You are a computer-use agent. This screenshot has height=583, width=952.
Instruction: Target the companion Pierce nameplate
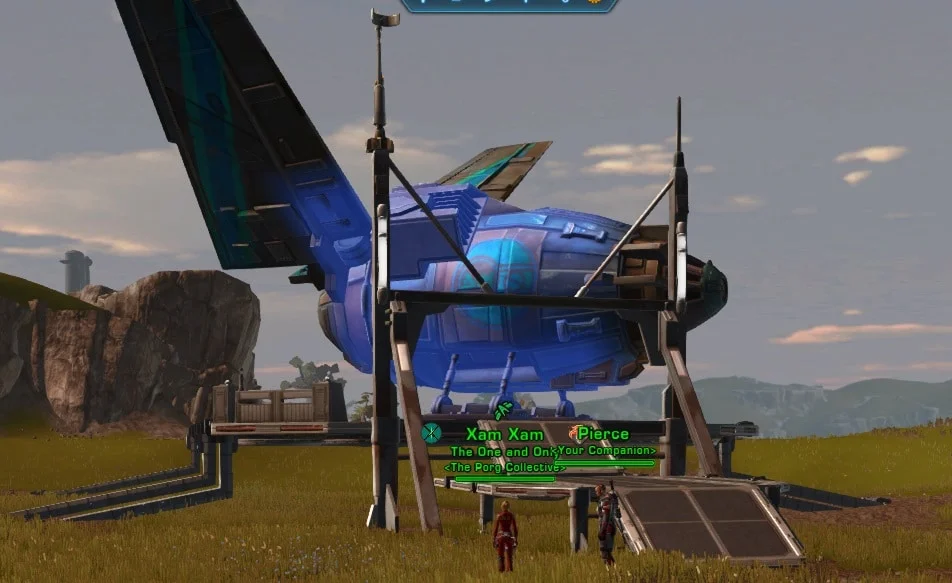[x=603, y=434]
